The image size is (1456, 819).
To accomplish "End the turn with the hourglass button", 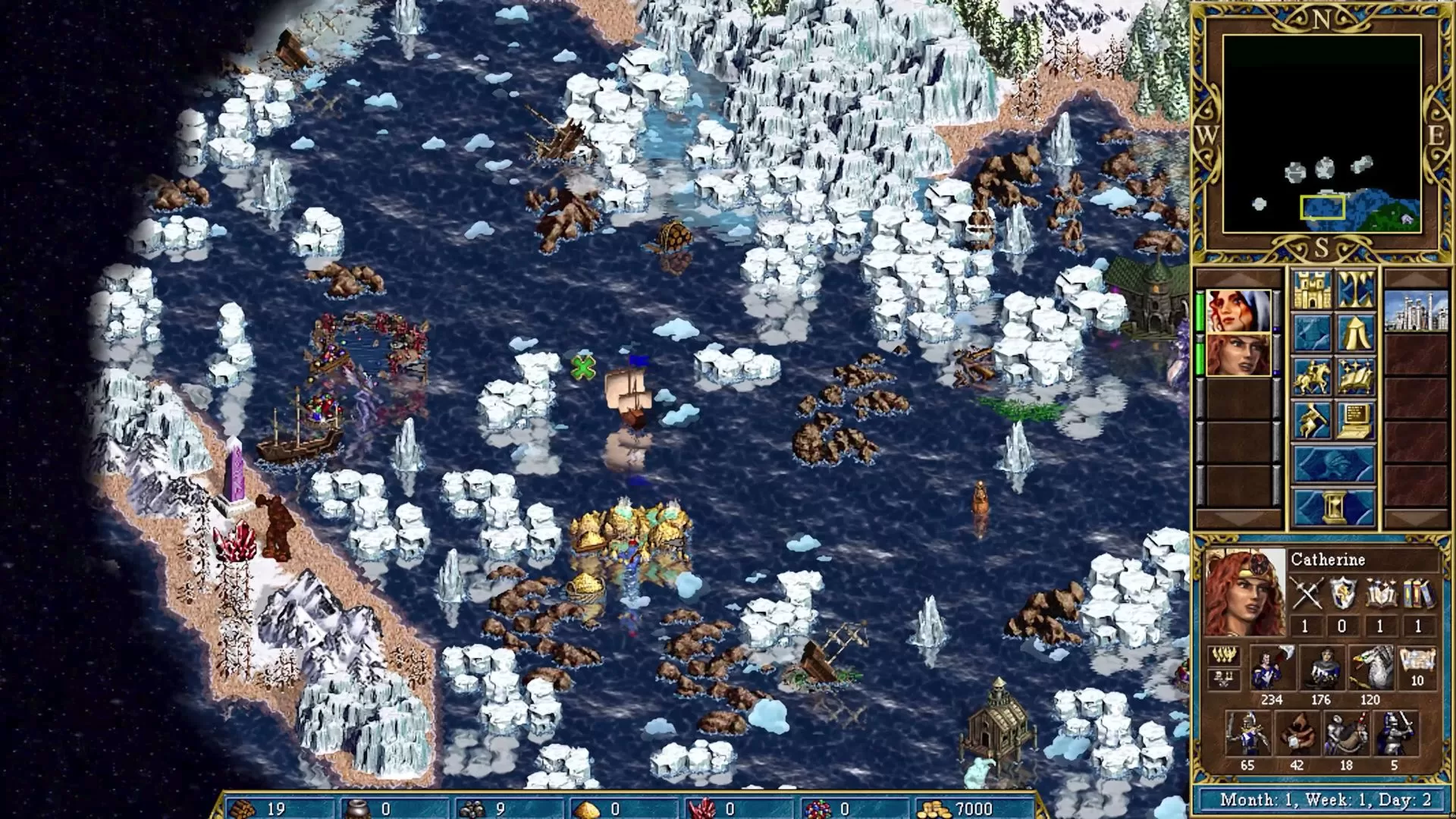I will 1333,507.
